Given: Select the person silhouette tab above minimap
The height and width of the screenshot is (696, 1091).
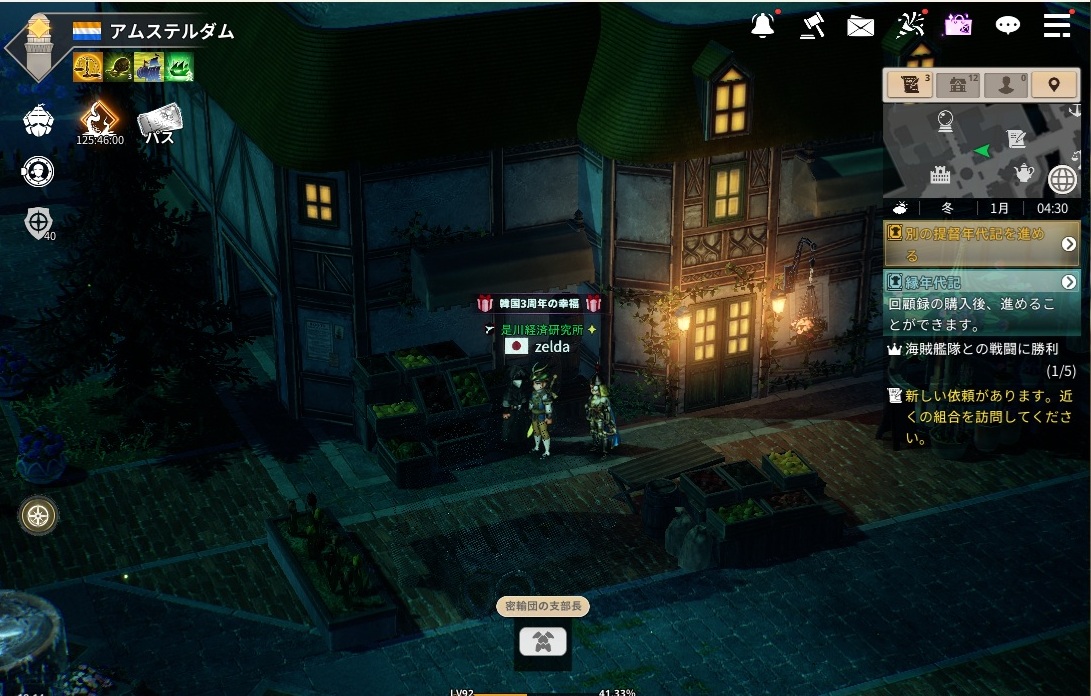Looking at the screenshot, I should click(x=1005, y=85).
